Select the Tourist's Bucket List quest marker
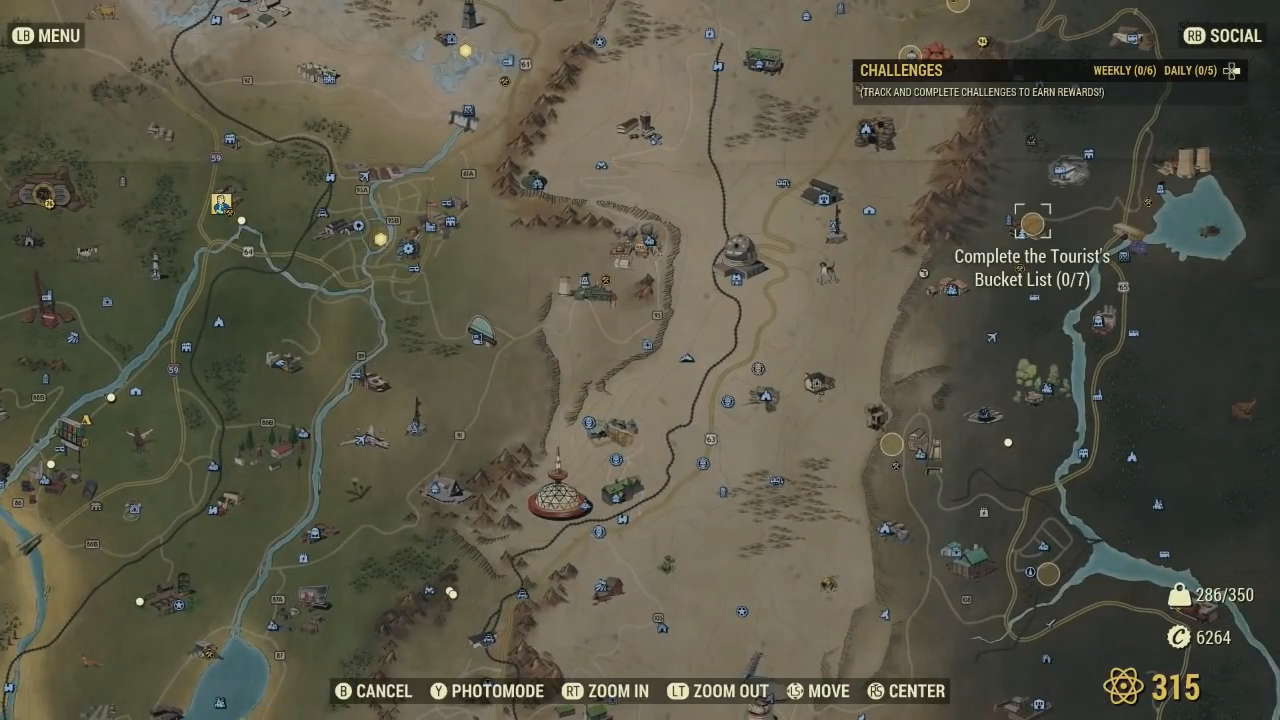Image resolution: width=1280 pixels, height=720 pixels. pyautogui.click(x=1032, y=222)
